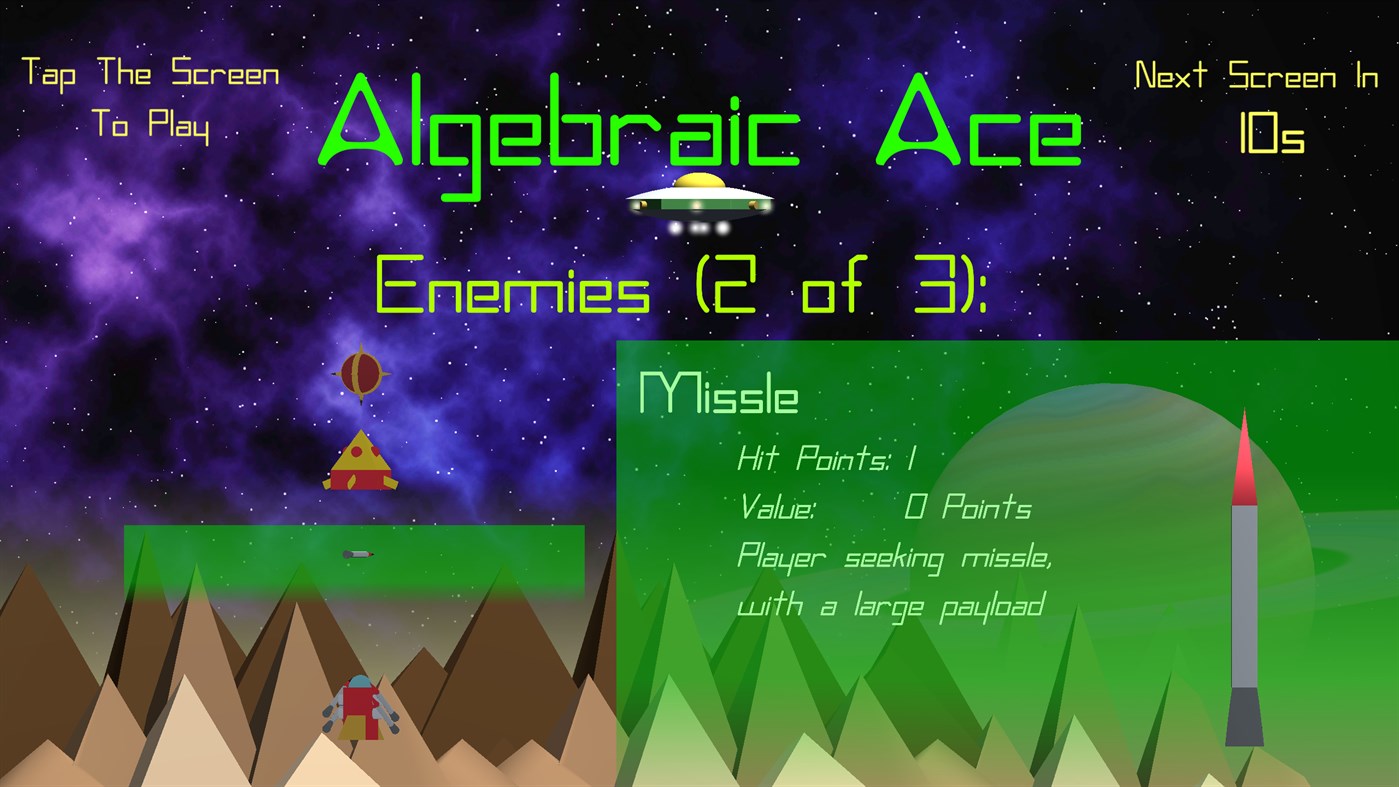The width and height of the screenshot is (1399, 787).
Task: Select the Missle panel heading
Action: (x=718, y=393)
